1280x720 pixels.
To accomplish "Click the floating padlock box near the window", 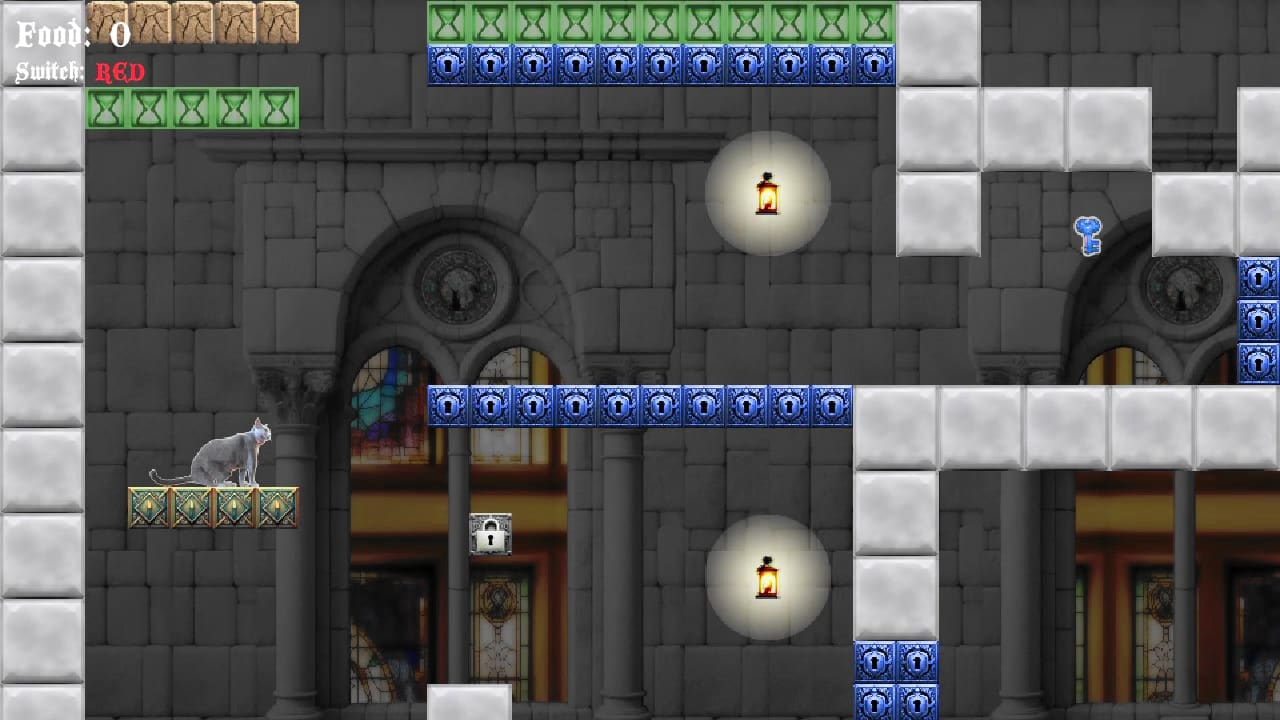I will point(490,533).
